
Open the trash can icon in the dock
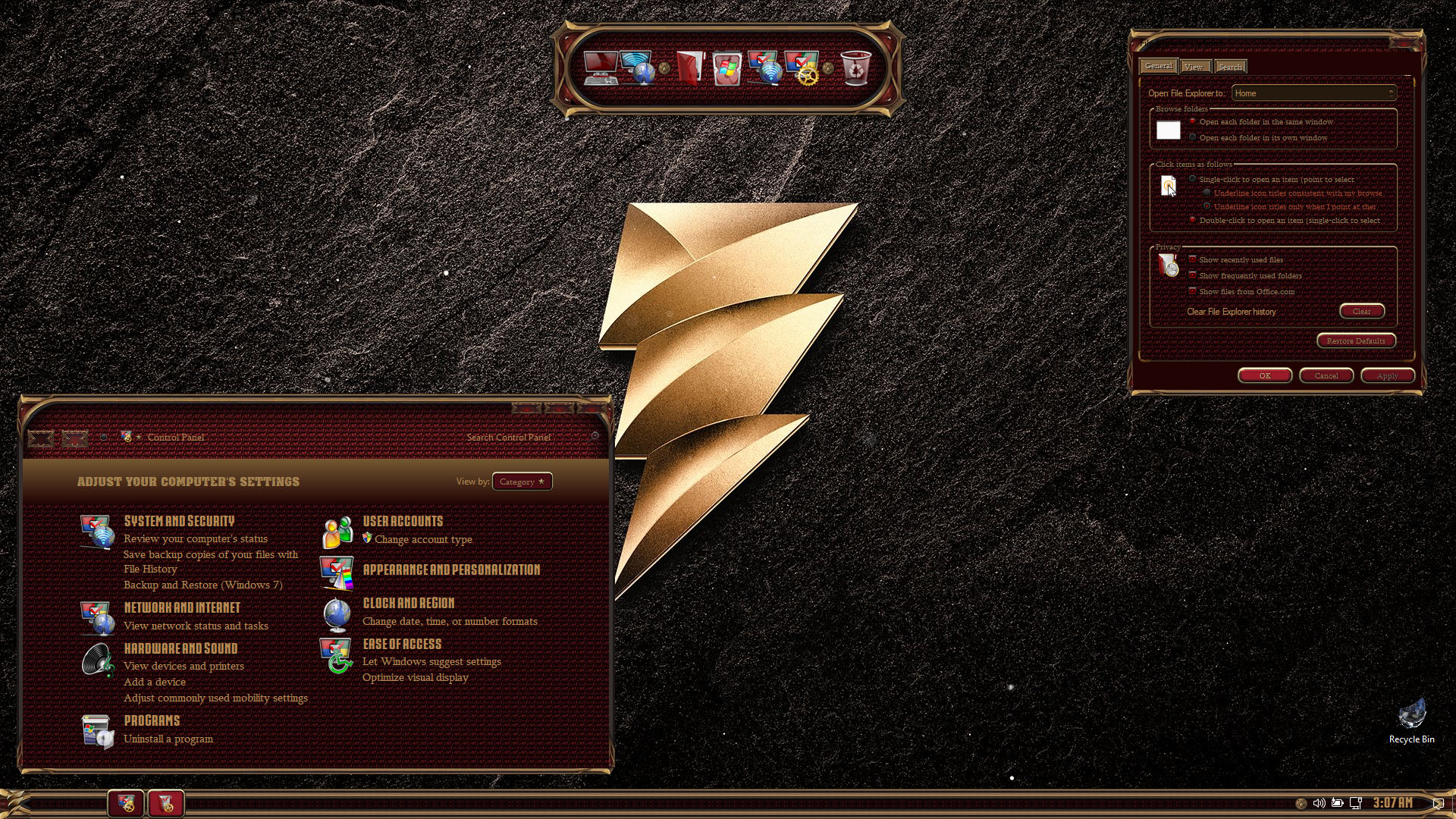[856, 68]
